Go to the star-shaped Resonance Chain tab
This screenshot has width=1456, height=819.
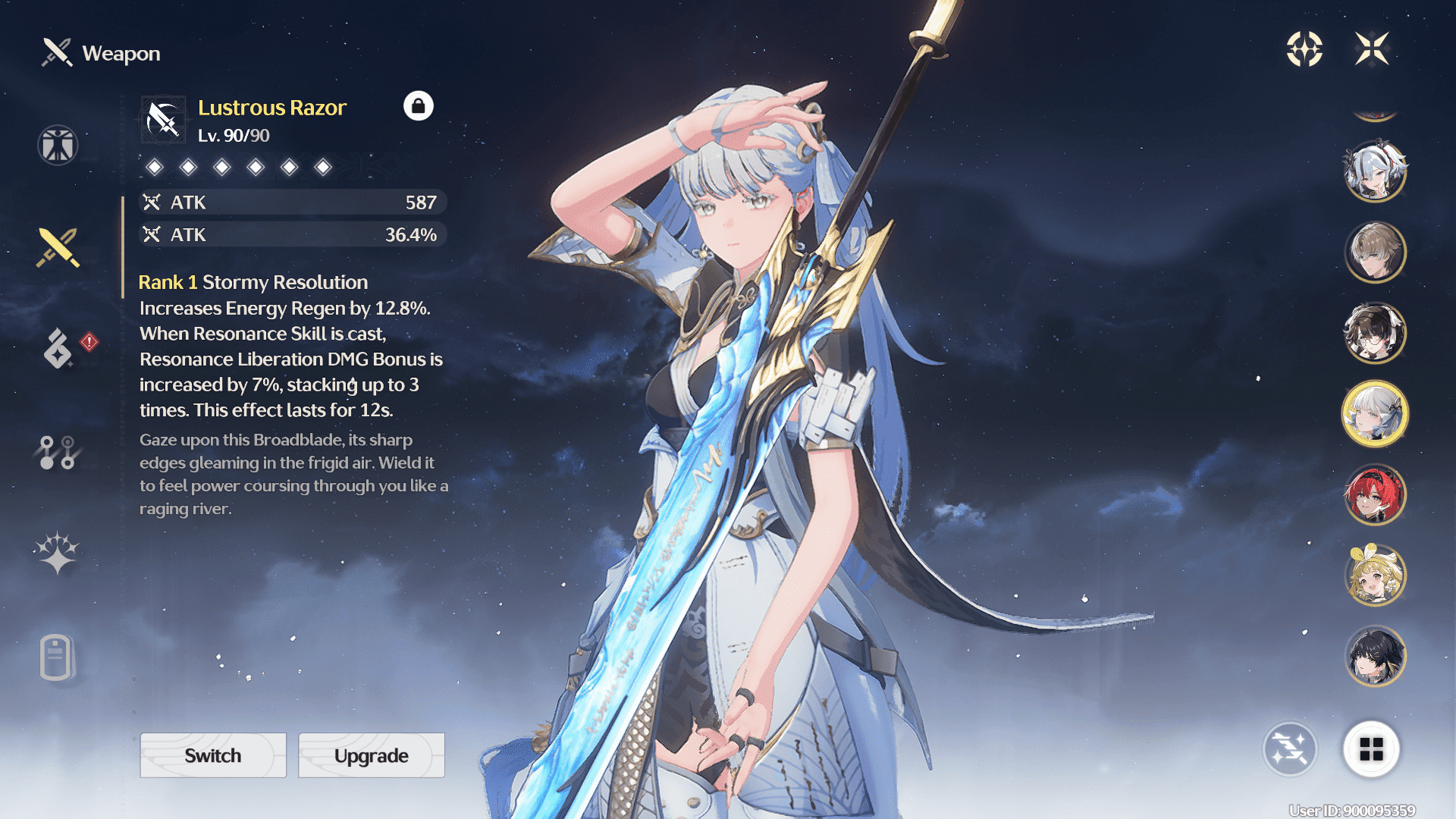57,553
